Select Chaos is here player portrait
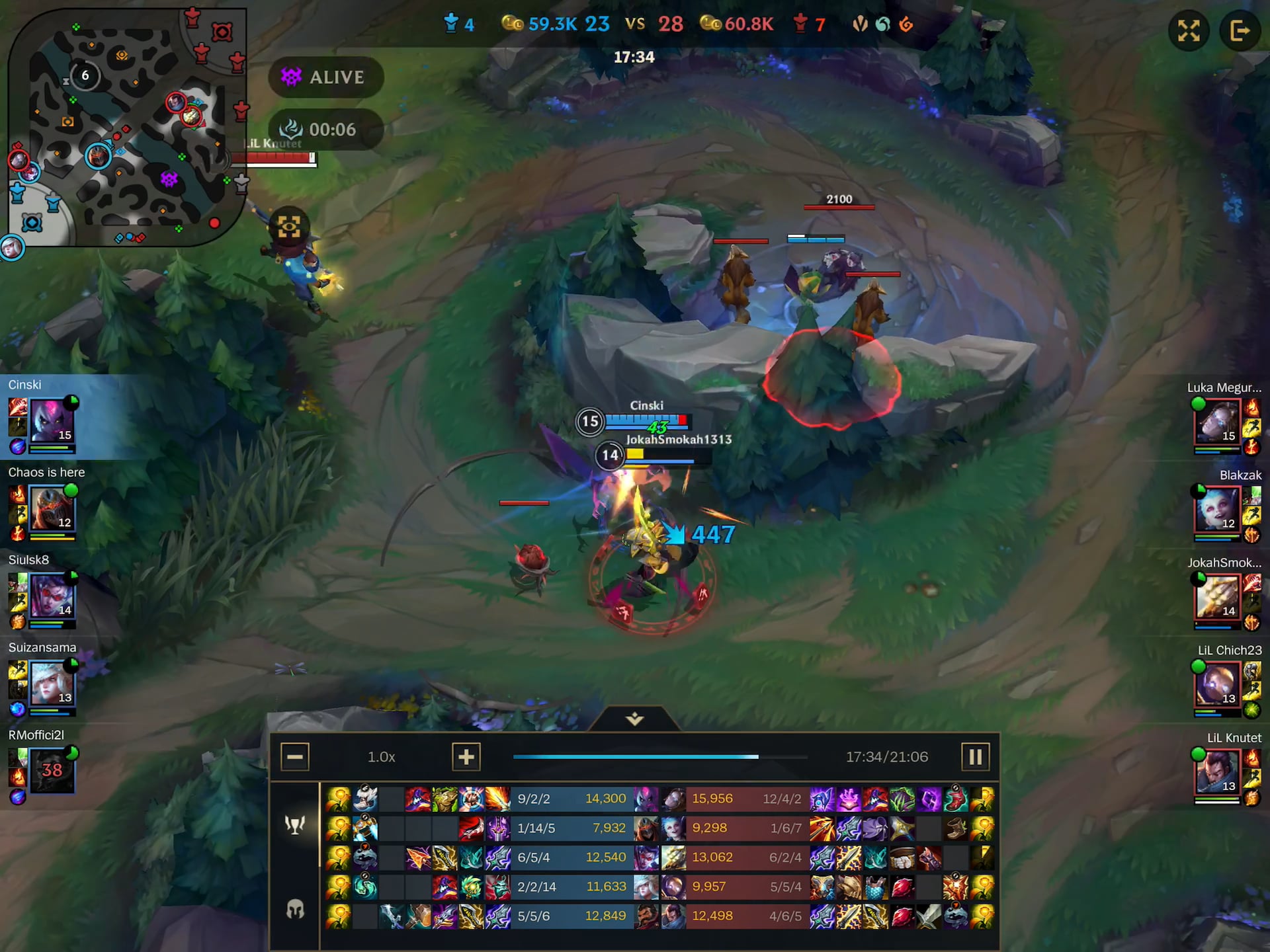1270x952 pixels. [x=52, y=508]
